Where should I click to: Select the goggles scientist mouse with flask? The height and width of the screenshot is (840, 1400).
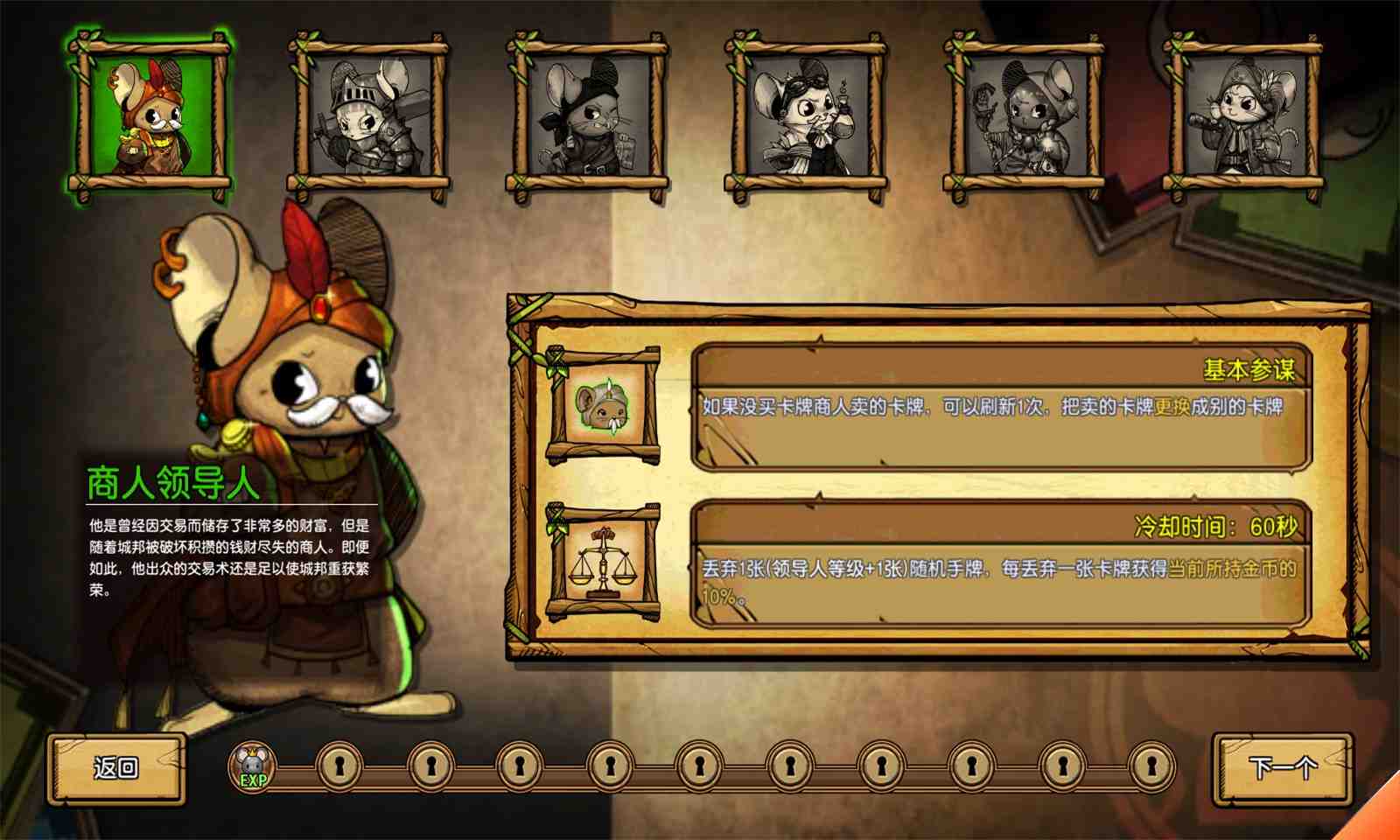806,116
